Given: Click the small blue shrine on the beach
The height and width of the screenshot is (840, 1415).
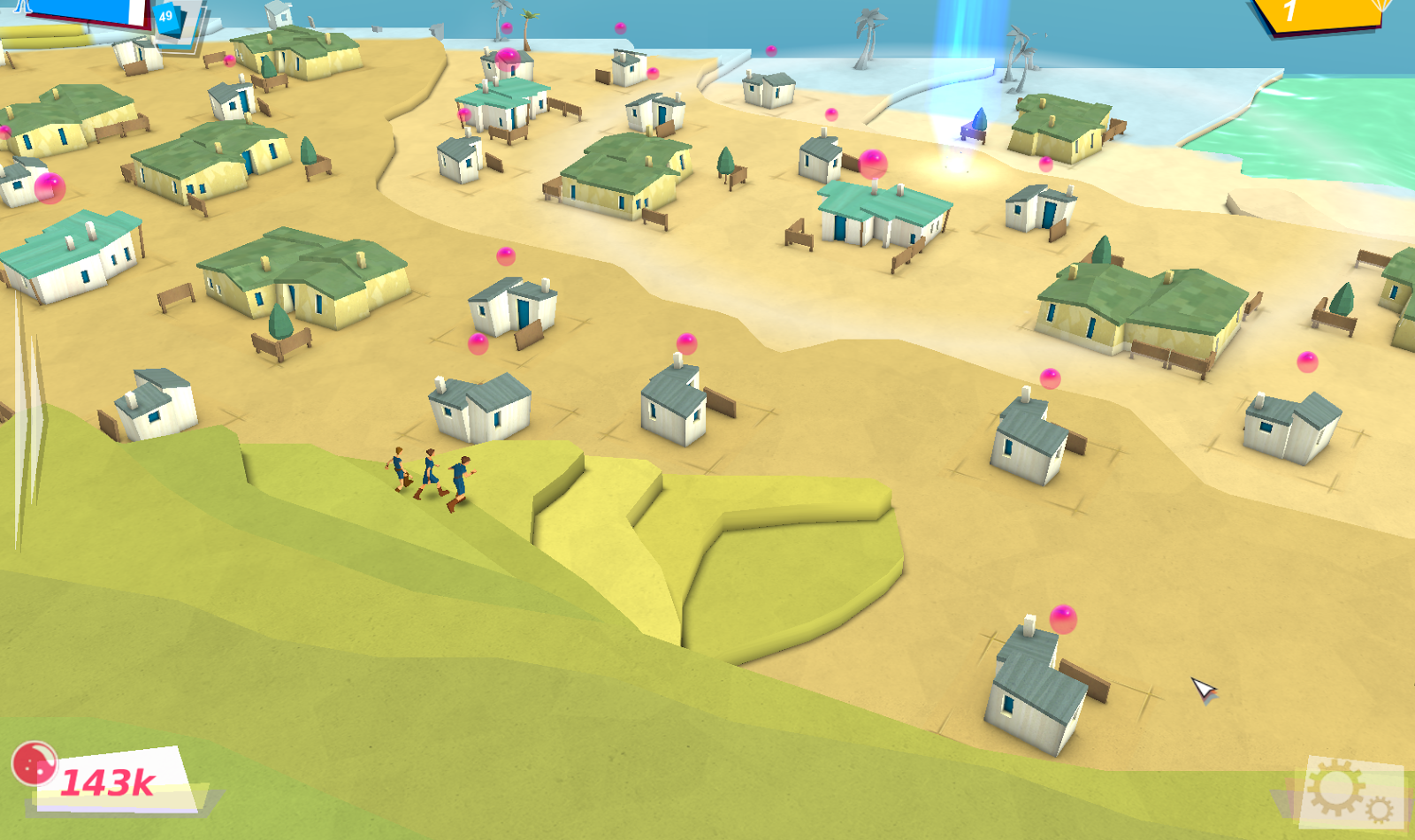Looking at the screenshot, I should coord(975,126).
